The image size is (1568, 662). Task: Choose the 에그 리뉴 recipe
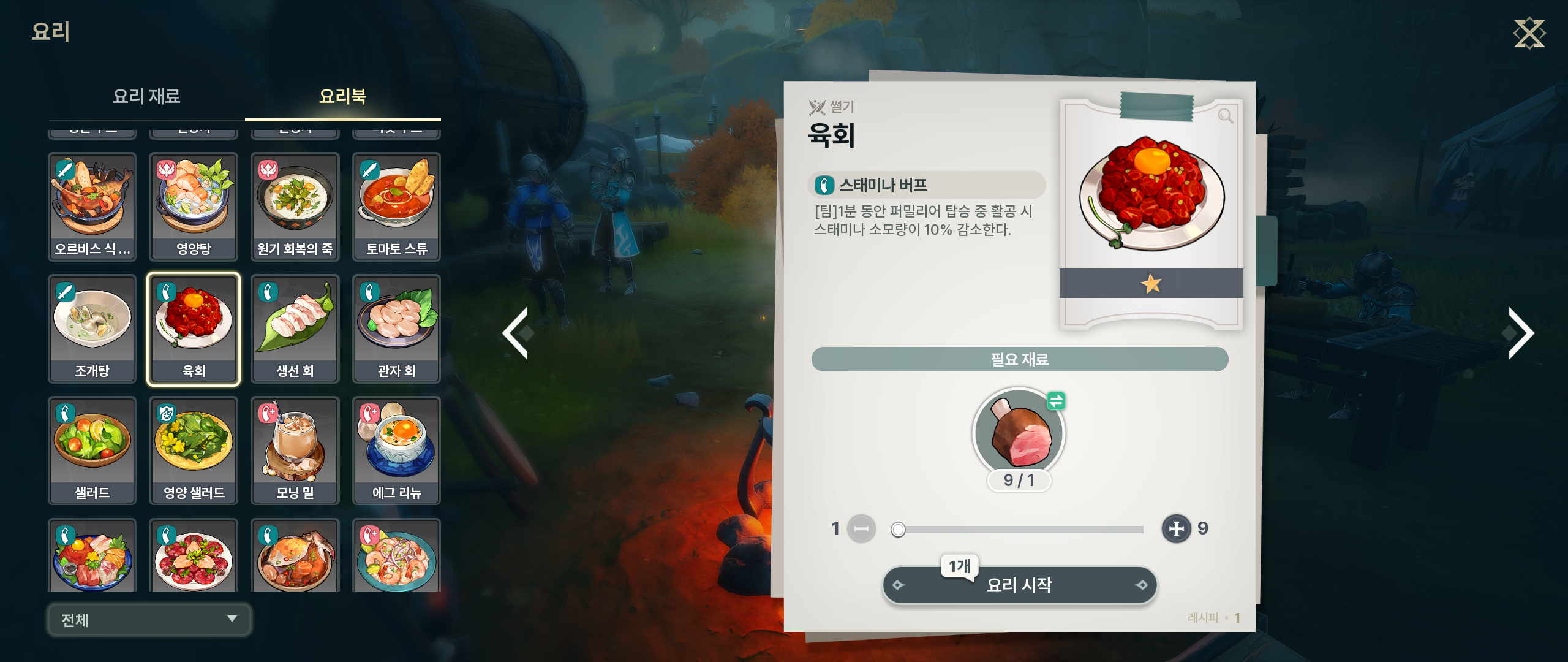click(x=396, y=451)
